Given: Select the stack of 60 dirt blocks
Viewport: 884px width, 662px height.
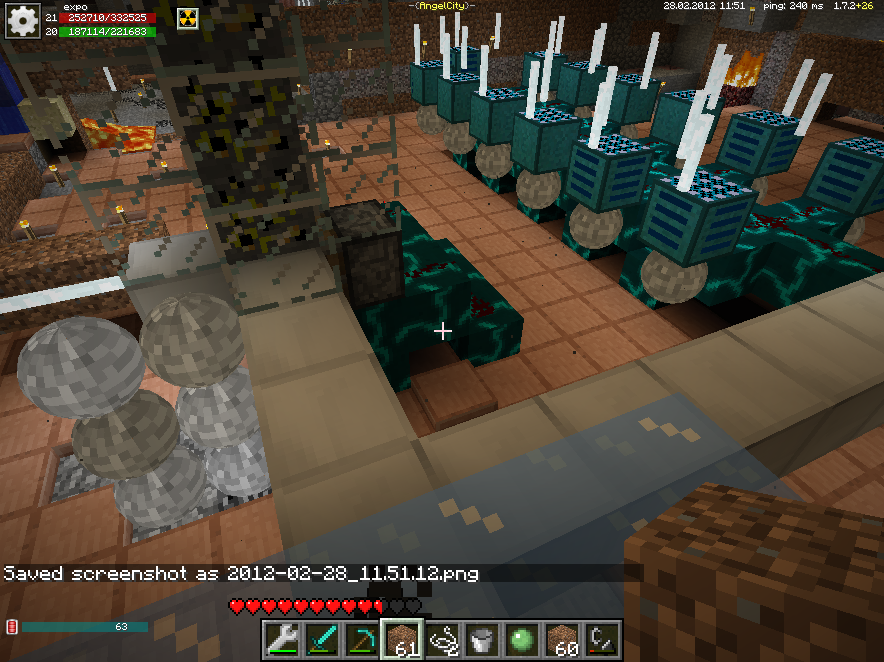Looking at the screenshot, I should click(x=562, y=639).
